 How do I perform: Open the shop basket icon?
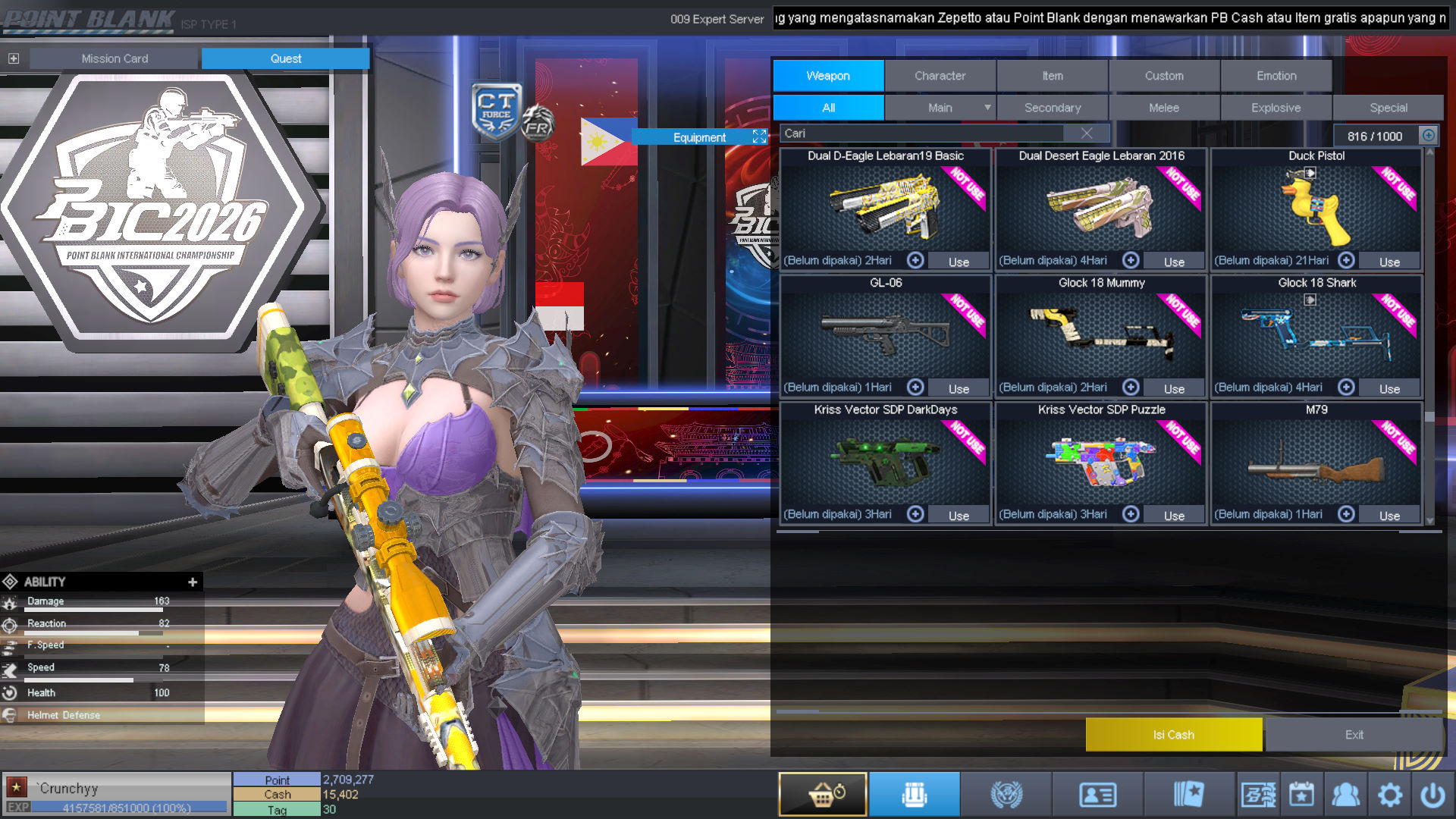click(823, 795)
